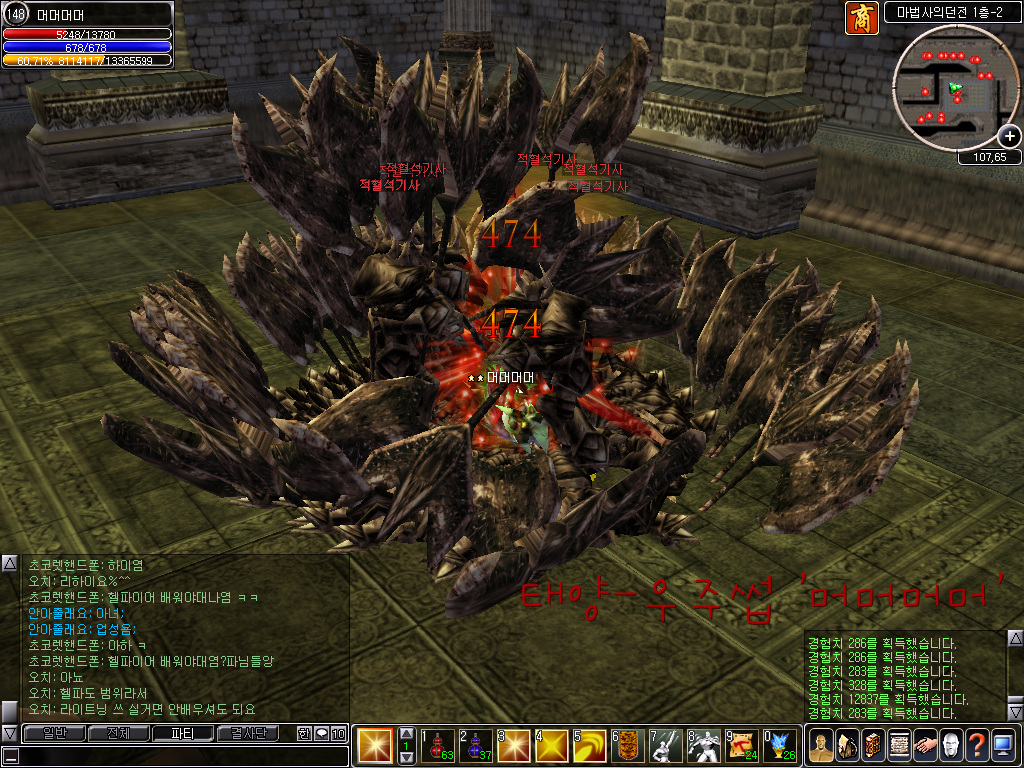1024x768 pixels.
Task: Use the red potion in slot 1
Action: point(437,744)
